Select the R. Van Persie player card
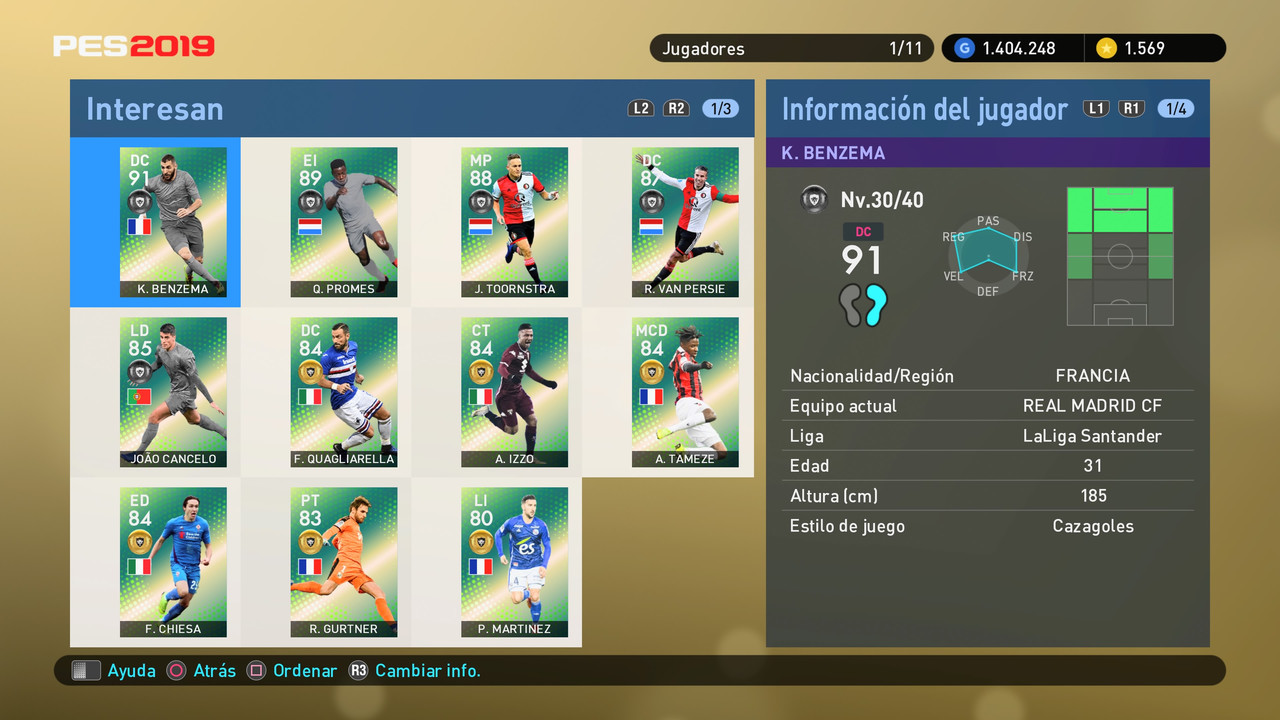 (x=685, y=222)
